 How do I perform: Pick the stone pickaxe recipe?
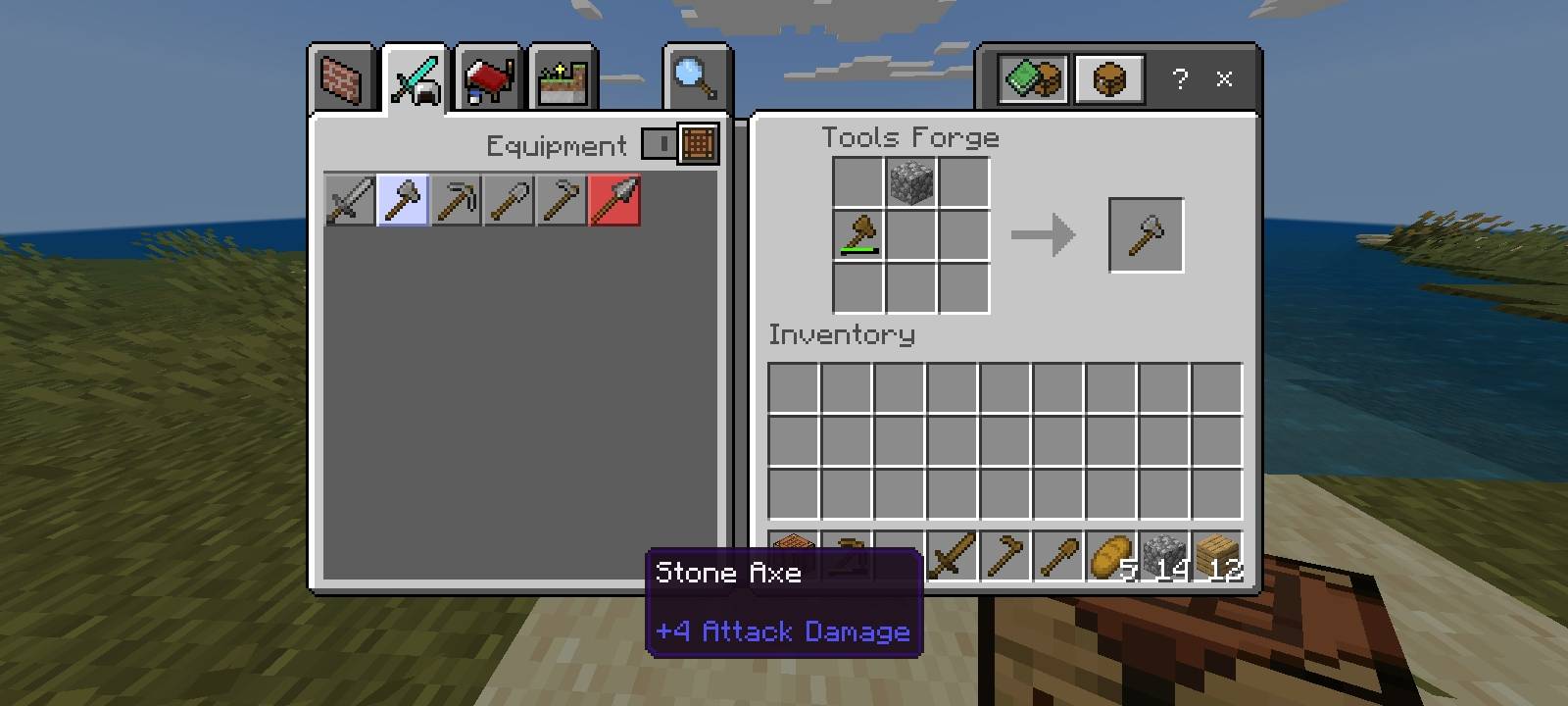point(456,201)
